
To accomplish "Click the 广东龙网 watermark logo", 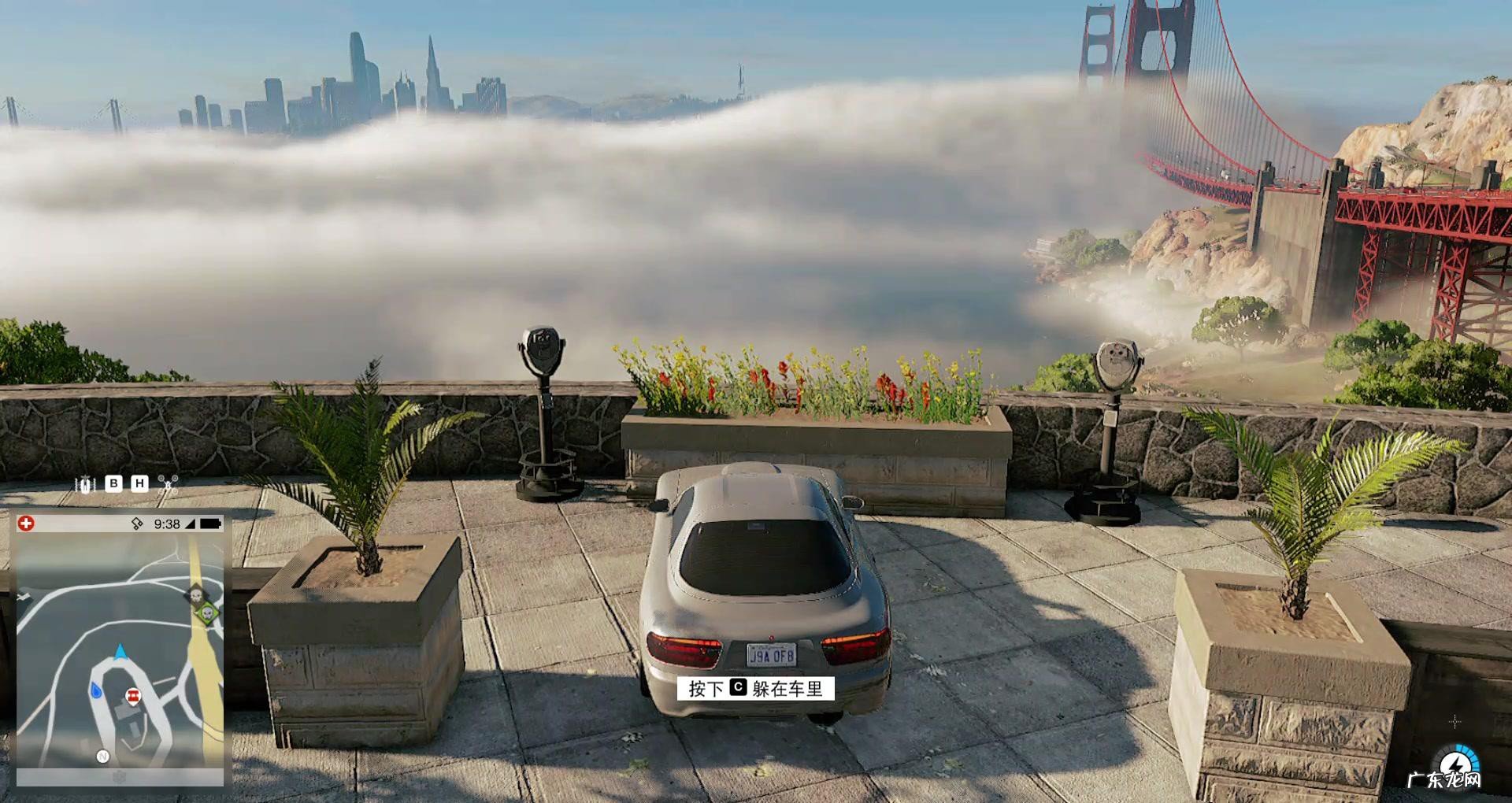I will click(1444, 780).
